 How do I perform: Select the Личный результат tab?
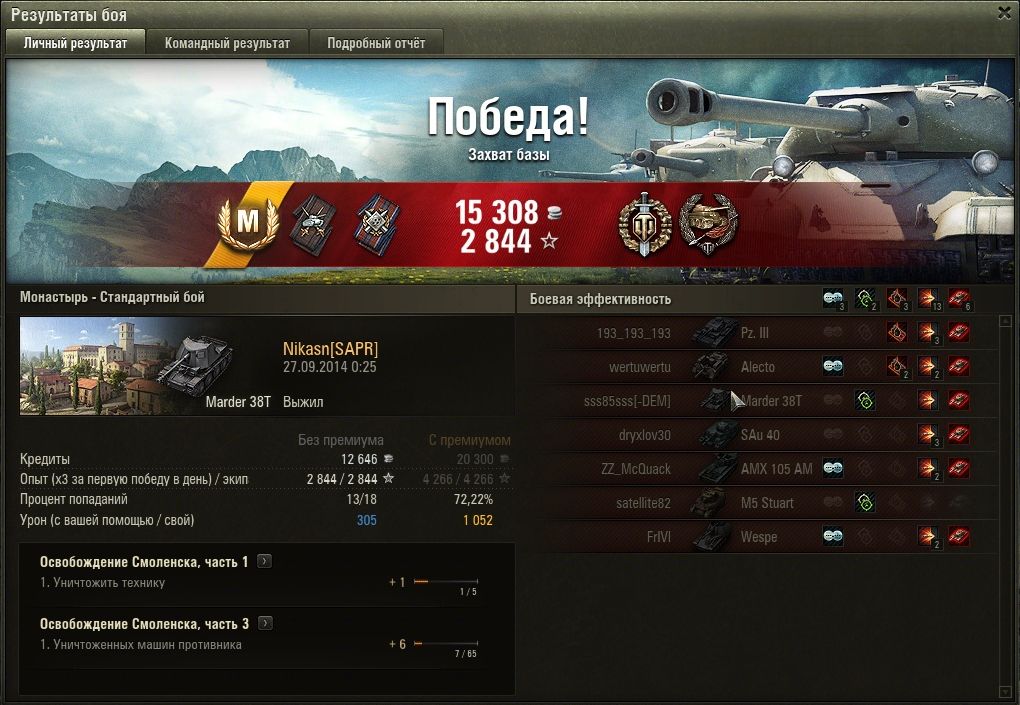coord(76,43)
